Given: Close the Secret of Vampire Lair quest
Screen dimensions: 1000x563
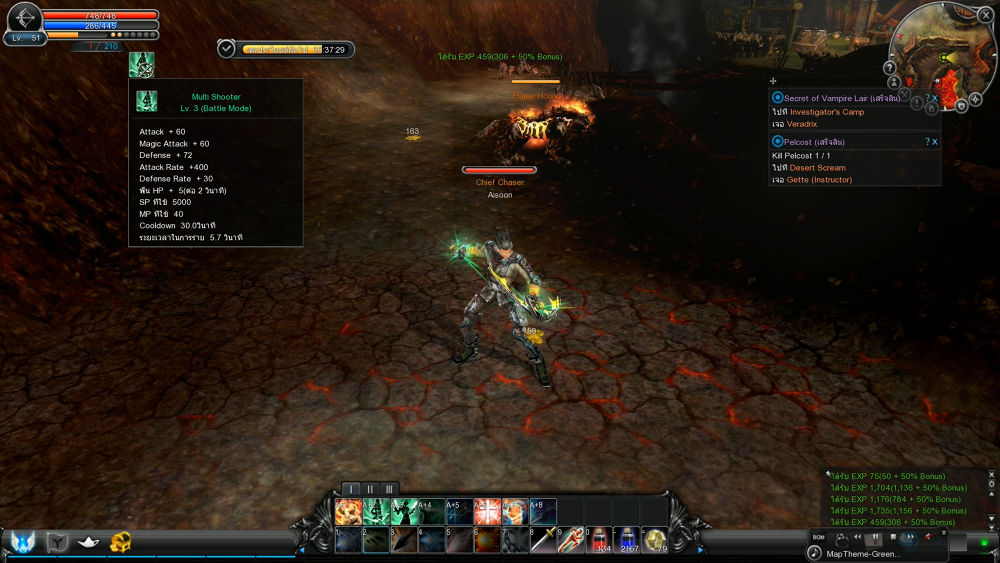Looking at the screenshot, I should coord(935,98).
